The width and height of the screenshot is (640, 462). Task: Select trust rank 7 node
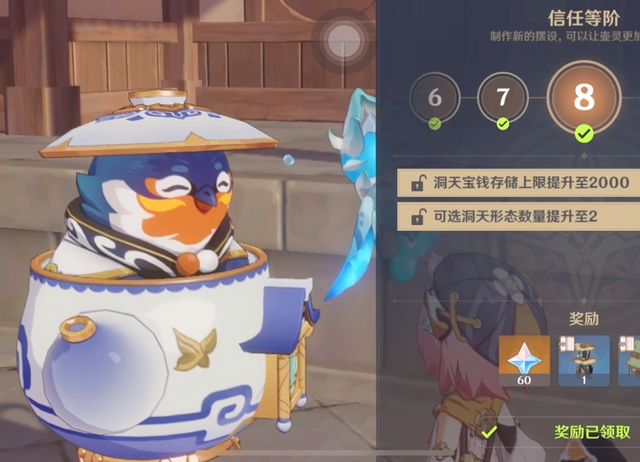point(502,98)
